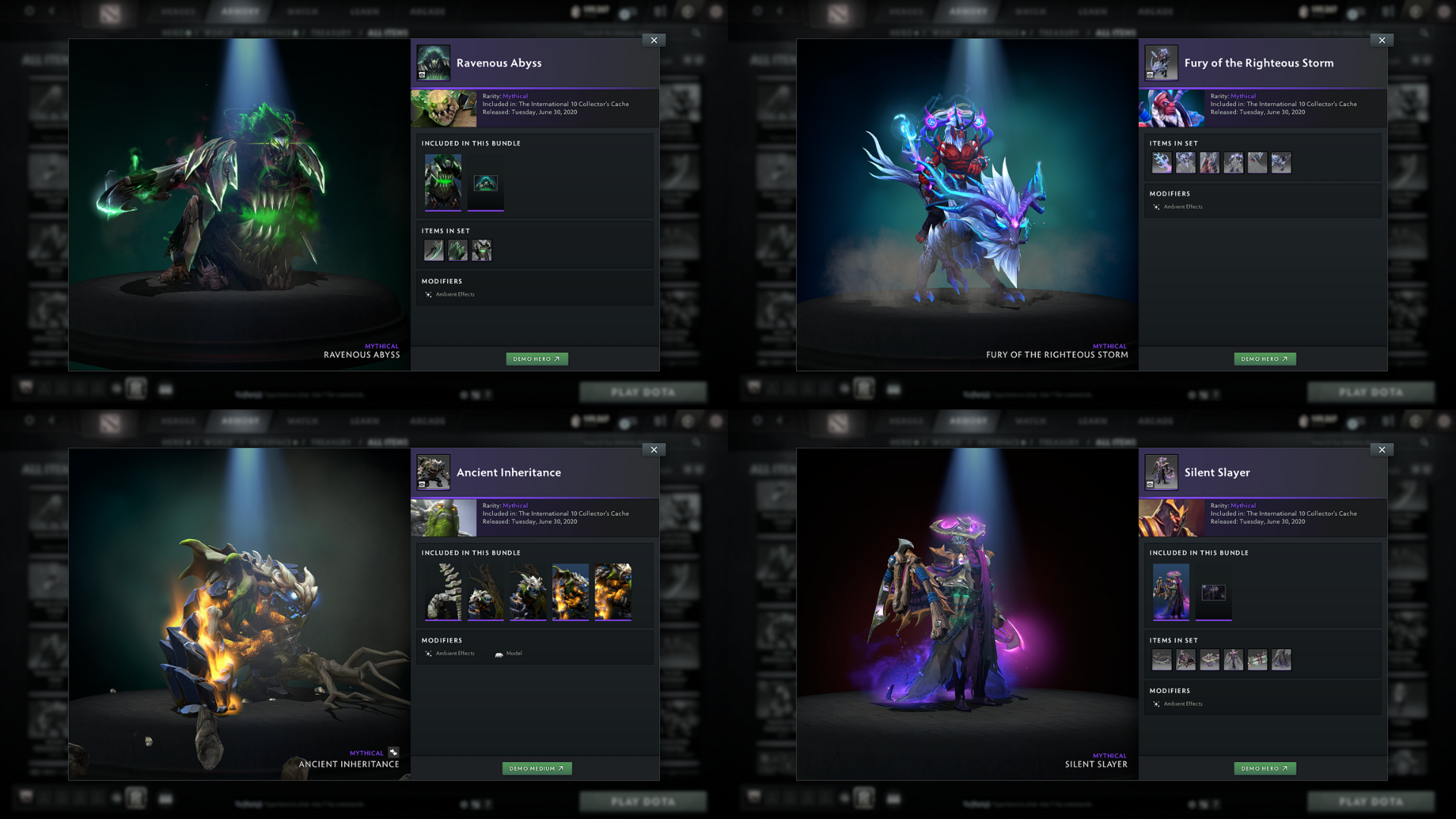
Task: Click the Ancient Inheritance set preview image
Action: point(444,518)
